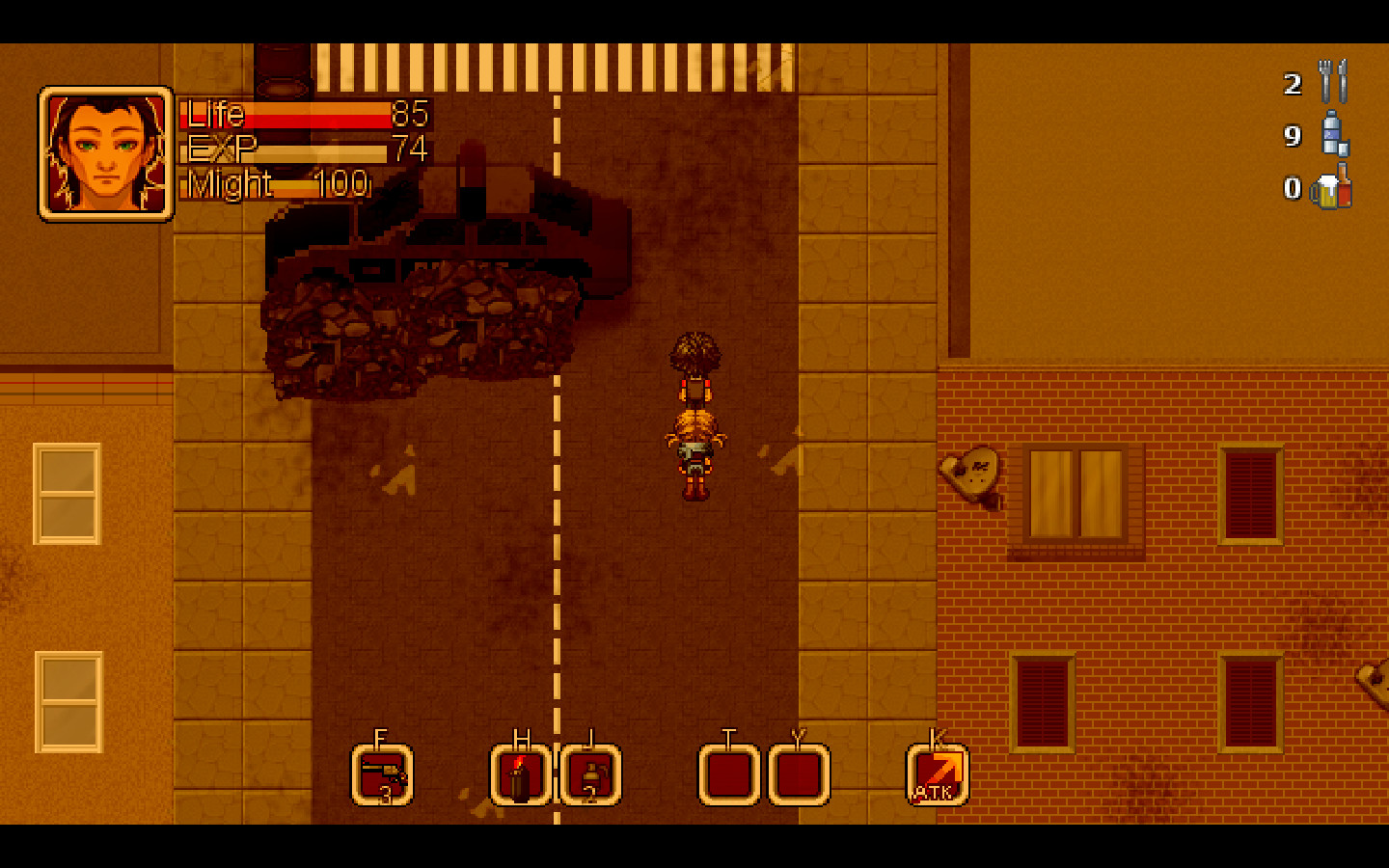Click the Might stat label
Viewport: 1389px width, 868px height.
[x=230, y=183]
